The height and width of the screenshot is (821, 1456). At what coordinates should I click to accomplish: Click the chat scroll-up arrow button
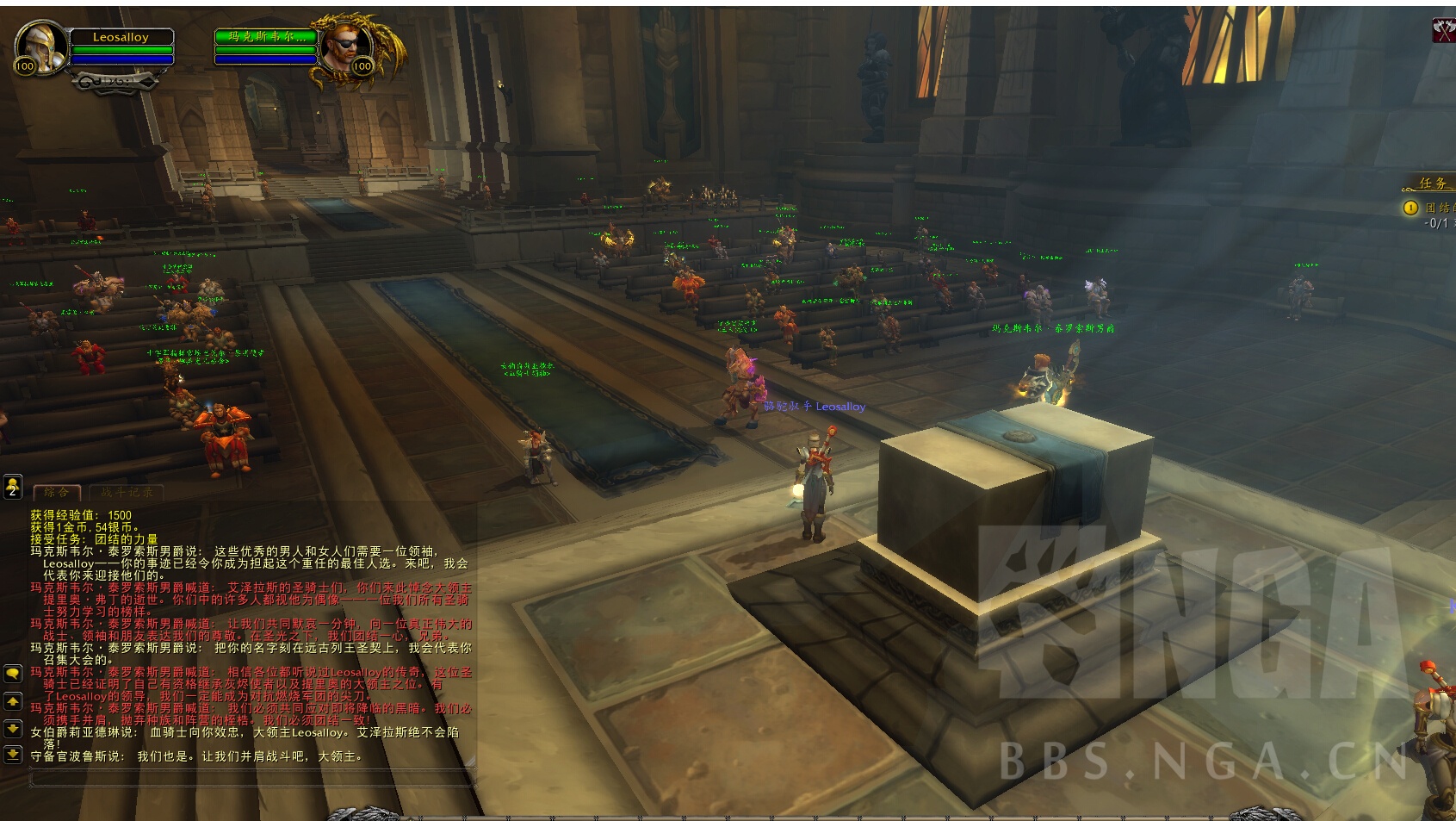coord(12,701)
